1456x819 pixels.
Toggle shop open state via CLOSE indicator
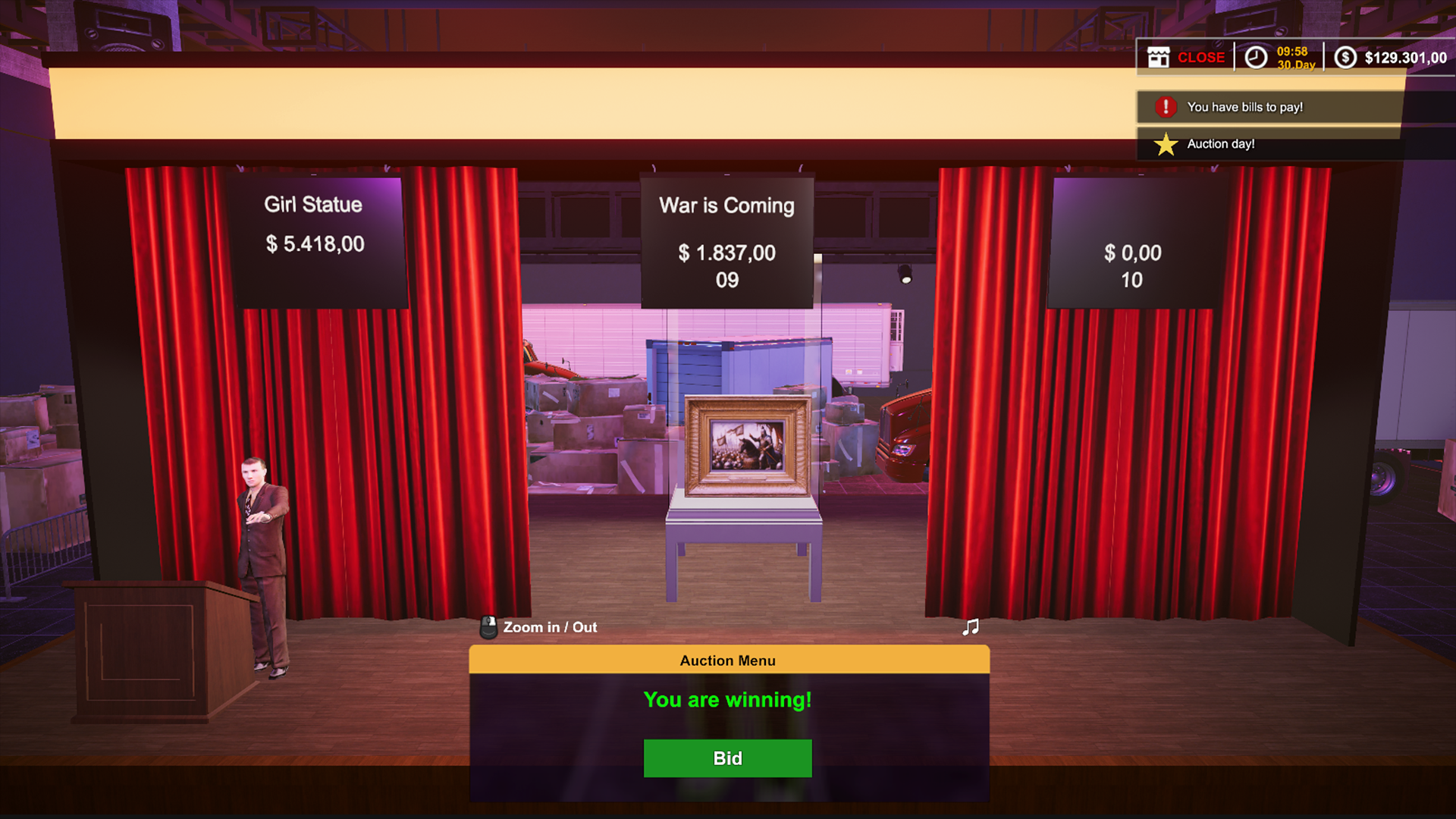pyautogui.click(x=1202, y=57)
